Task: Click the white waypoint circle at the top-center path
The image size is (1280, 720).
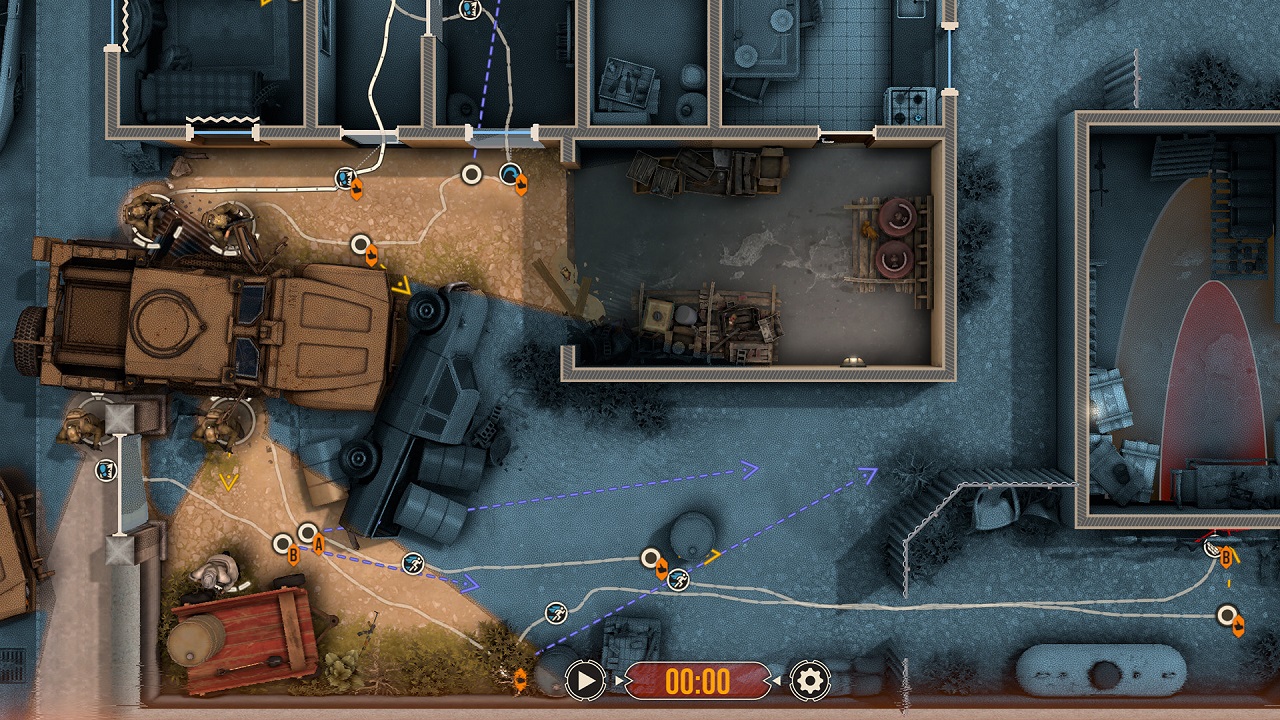Action: pos(471,173)
